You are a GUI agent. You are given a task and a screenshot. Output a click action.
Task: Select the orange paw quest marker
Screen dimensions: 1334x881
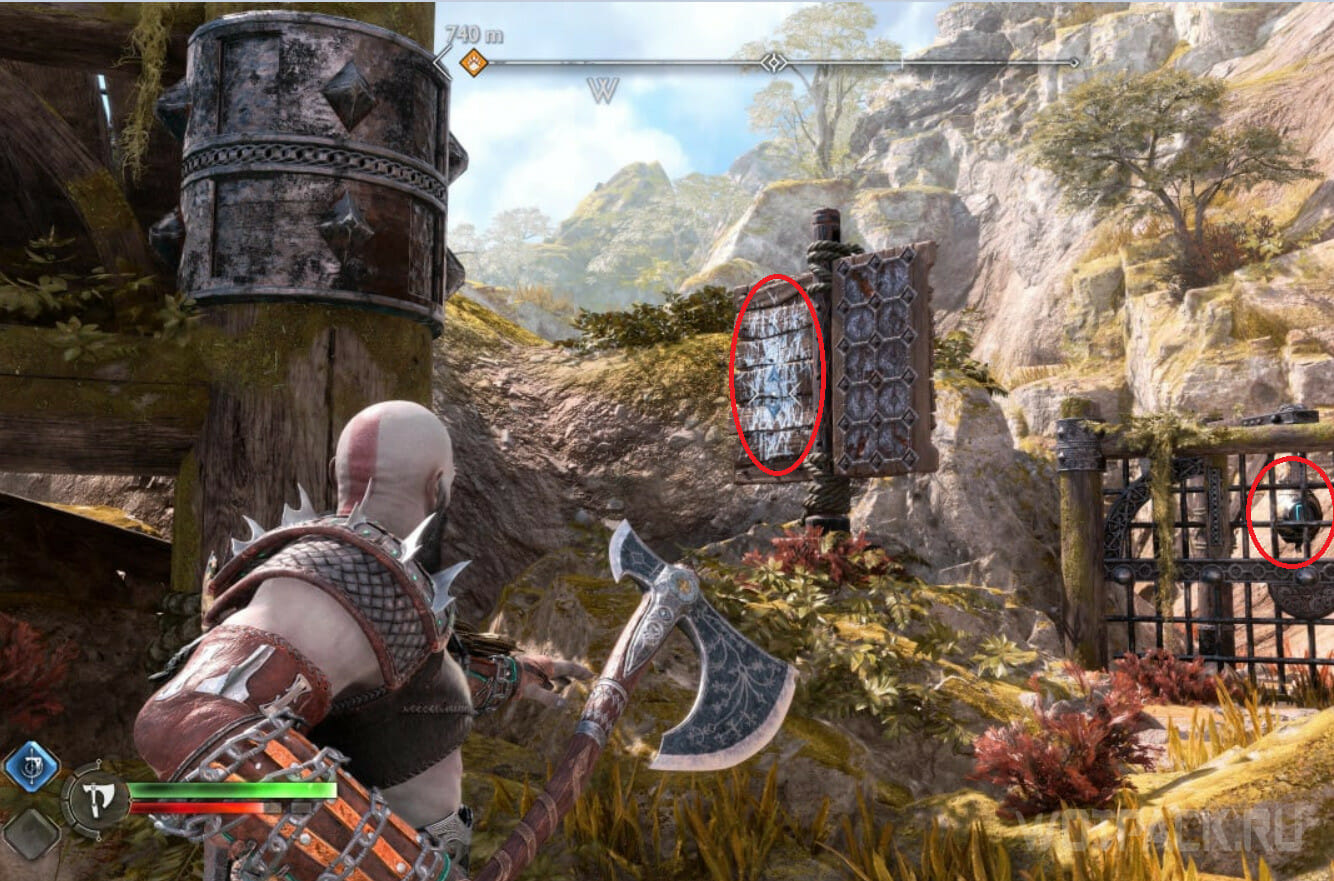(474, 63)
